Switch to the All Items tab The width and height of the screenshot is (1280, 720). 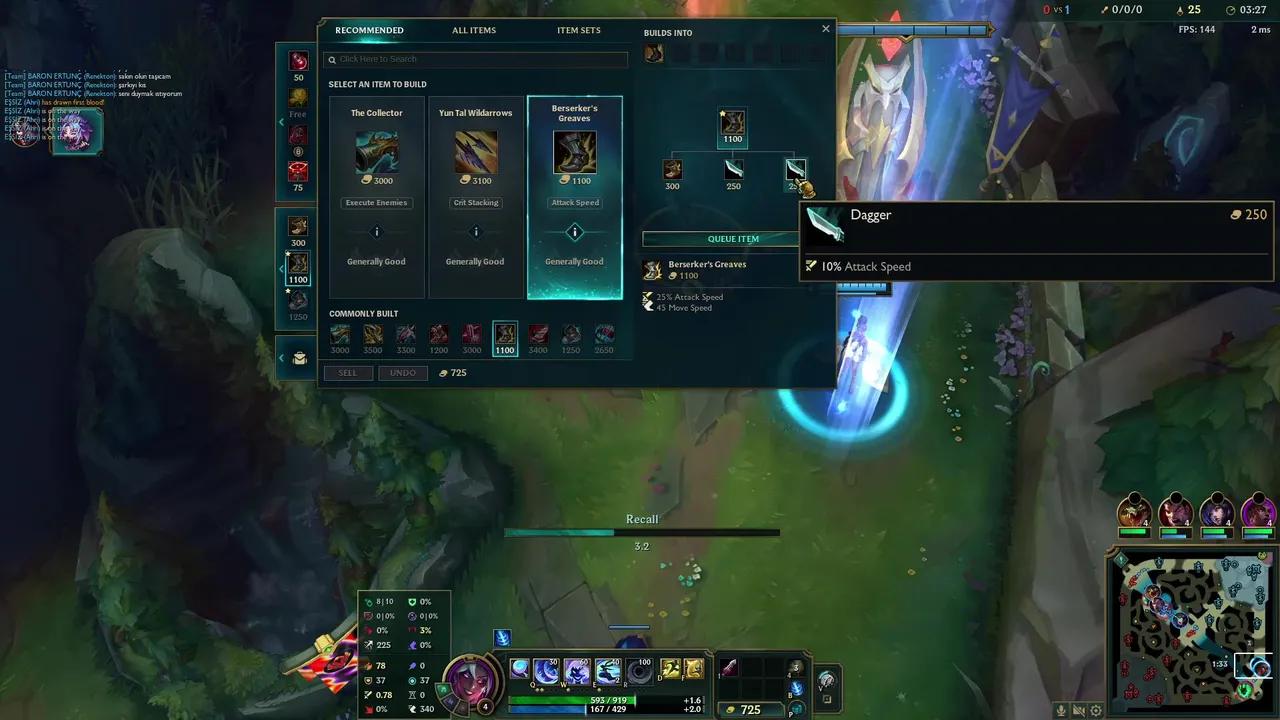[x=473, y=30]
